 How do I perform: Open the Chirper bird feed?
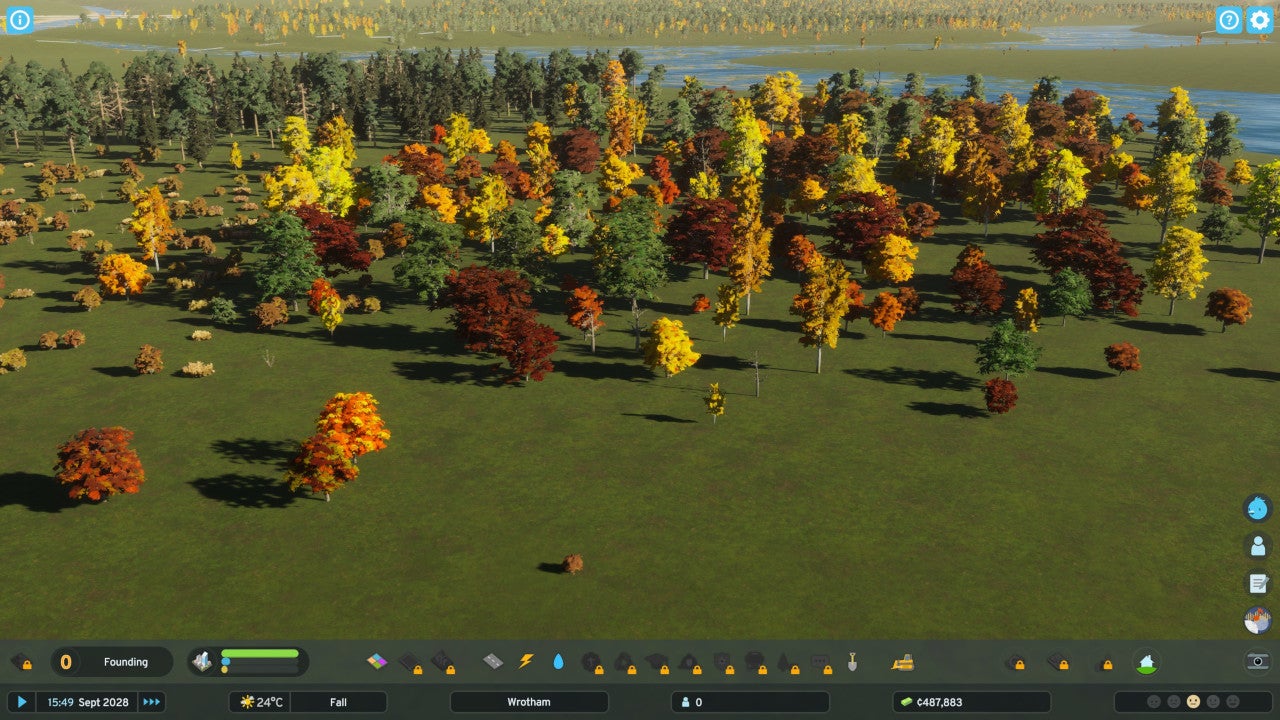point(1257,508)
